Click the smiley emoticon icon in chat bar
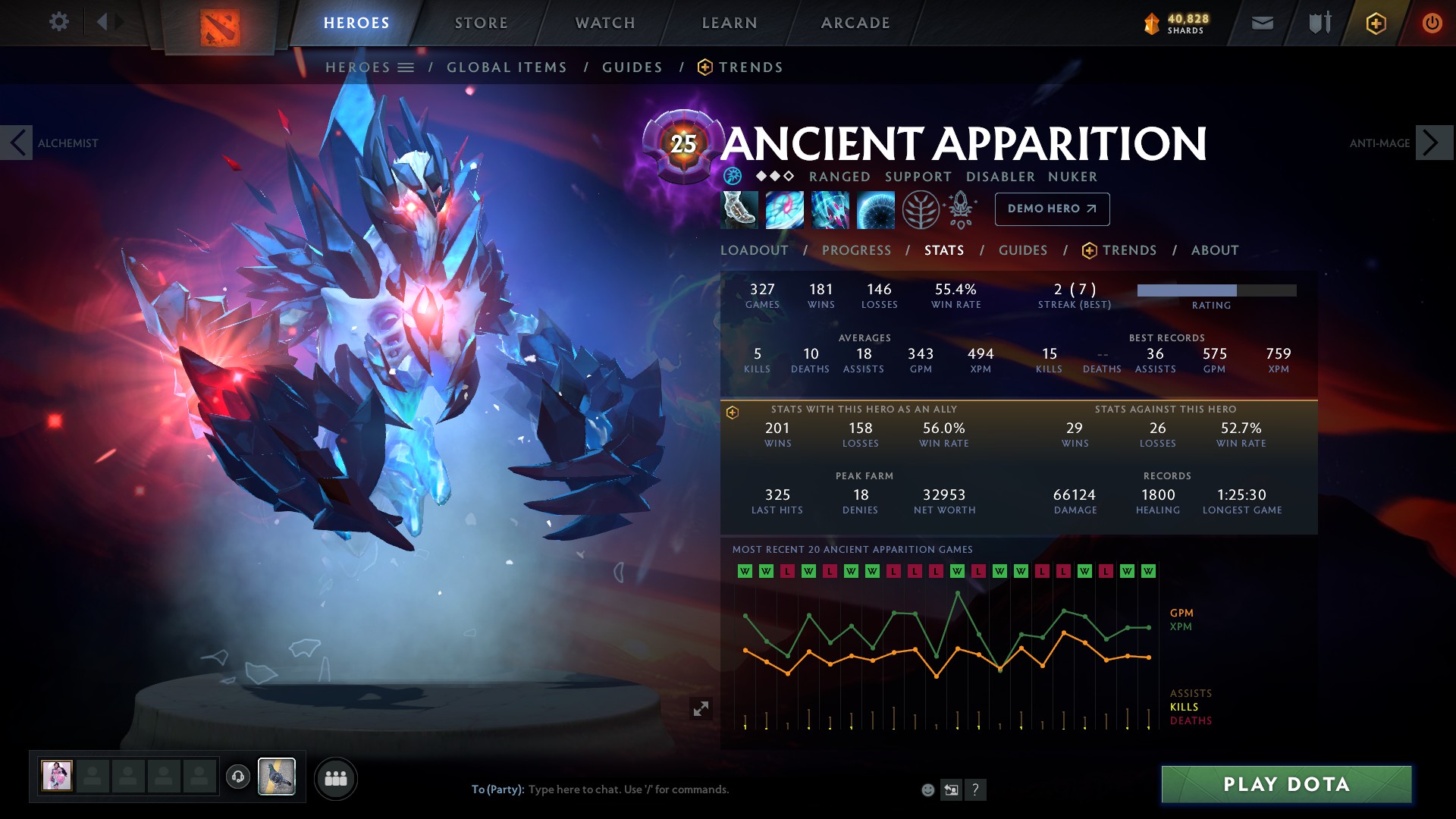 [x=927, y=789]
